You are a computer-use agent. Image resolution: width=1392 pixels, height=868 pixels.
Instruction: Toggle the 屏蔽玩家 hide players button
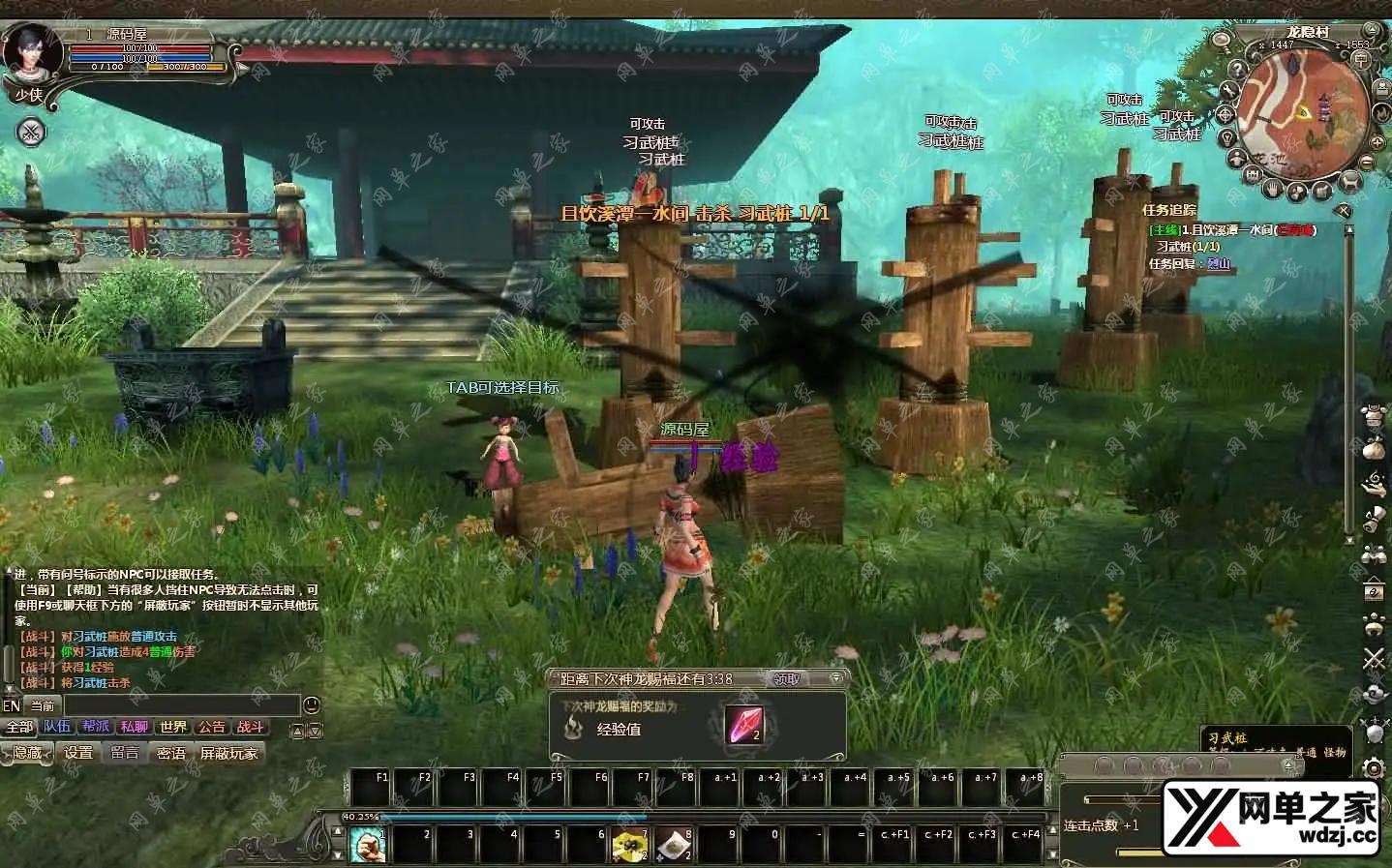click(x=229, y=753)
